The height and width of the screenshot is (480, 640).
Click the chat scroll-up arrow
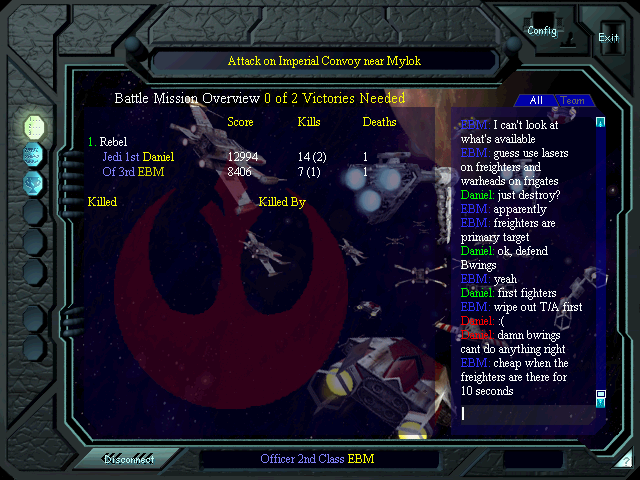click(x=601, y=123)
